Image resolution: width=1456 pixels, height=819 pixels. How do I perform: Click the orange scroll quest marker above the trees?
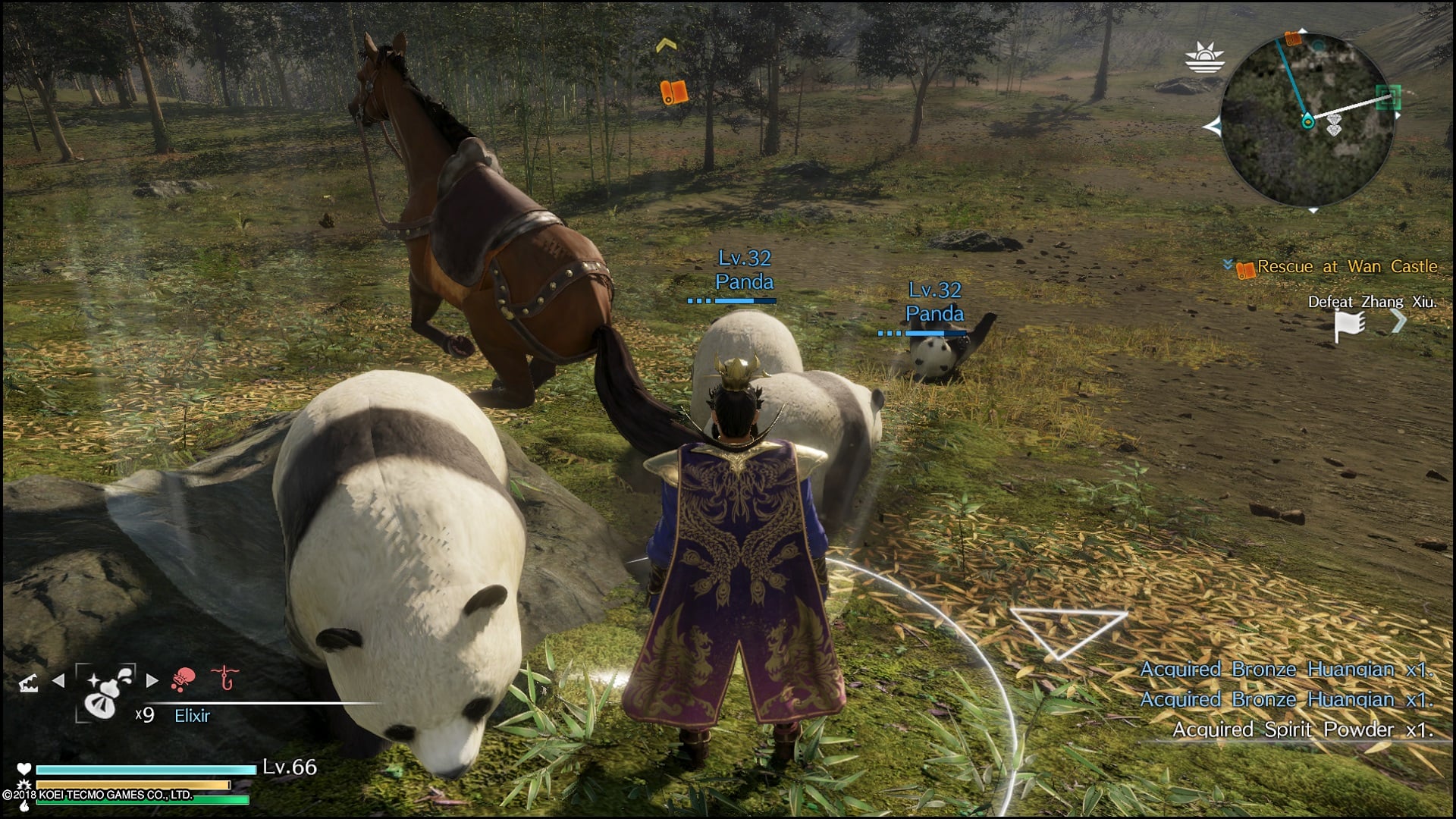[674, 93]
